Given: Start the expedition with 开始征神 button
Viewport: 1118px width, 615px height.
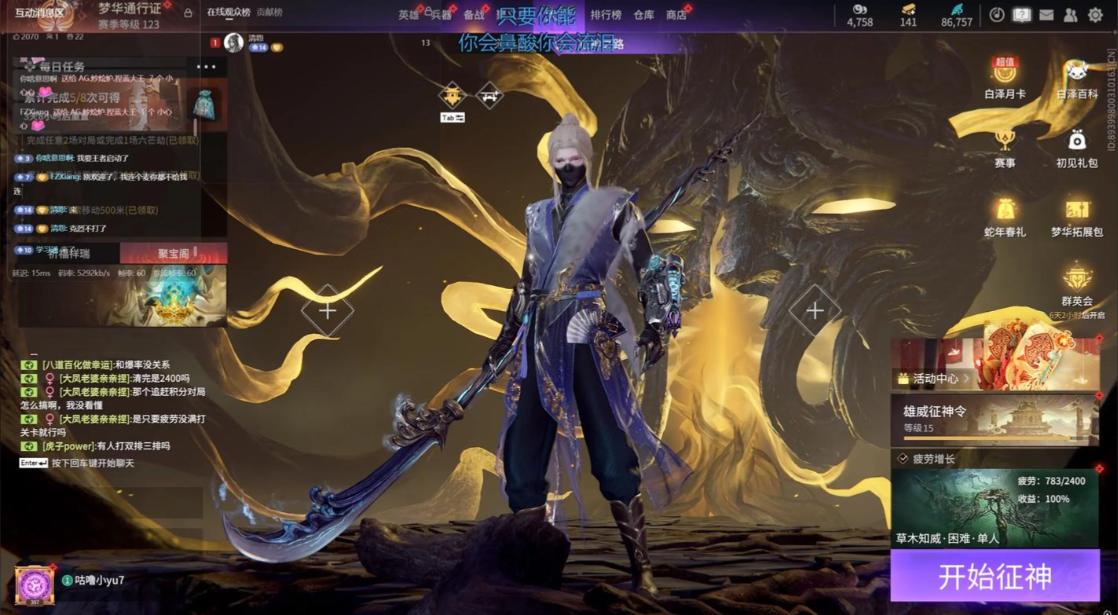Looking at the screenshot, I should (x=994, y=576).
